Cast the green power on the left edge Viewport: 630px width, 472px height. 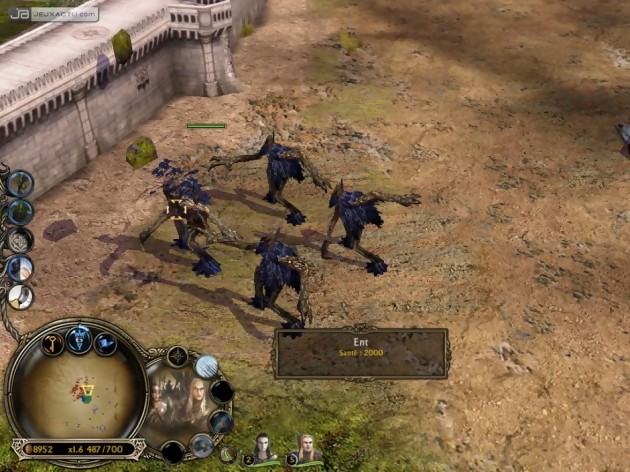(x=20, y=211)
